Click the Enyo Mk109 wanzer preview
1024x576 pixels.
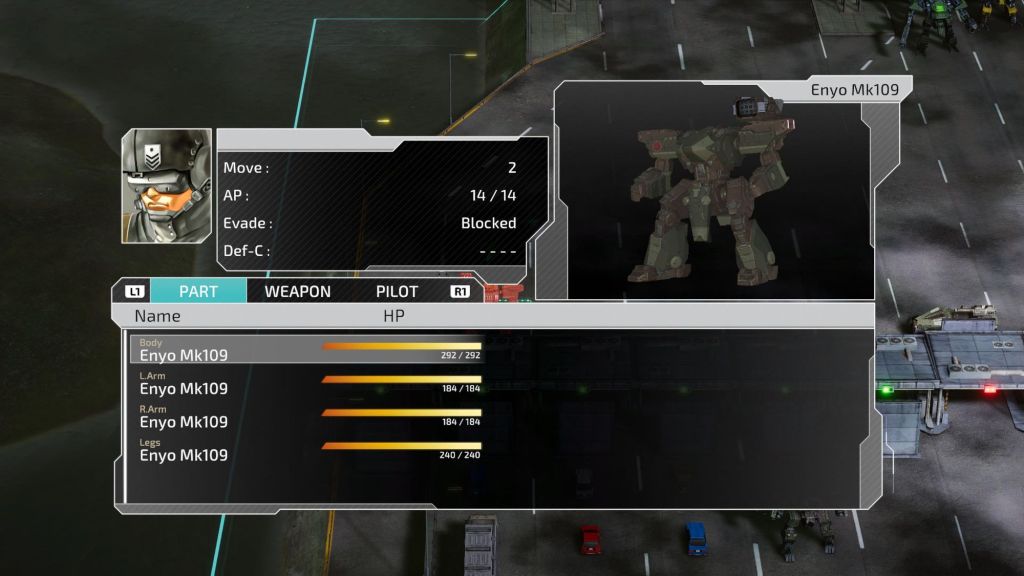point(712,200)
